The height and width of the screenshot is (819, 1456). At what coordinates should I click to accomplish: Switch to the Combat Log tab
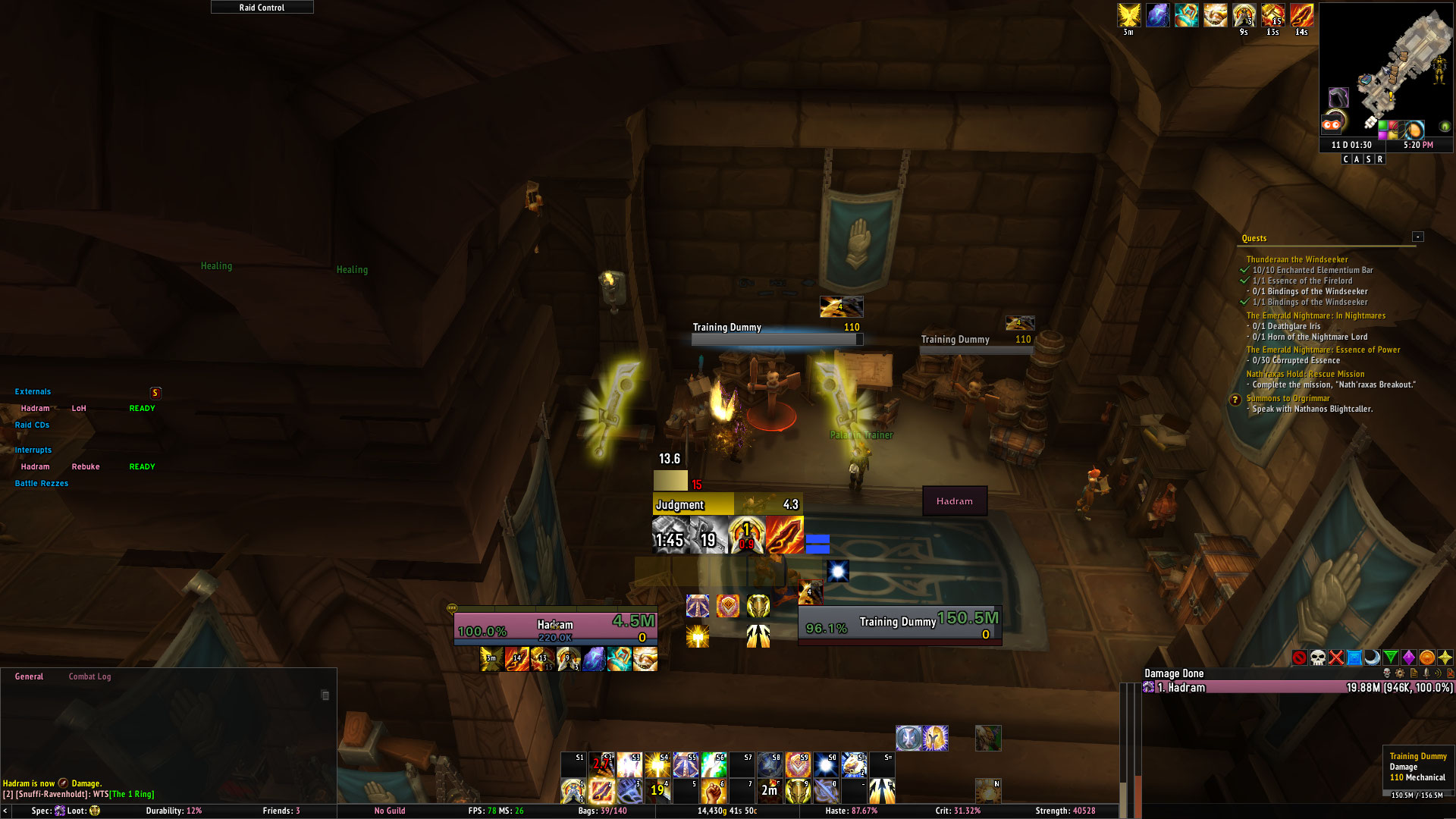[x=89, y=676]
